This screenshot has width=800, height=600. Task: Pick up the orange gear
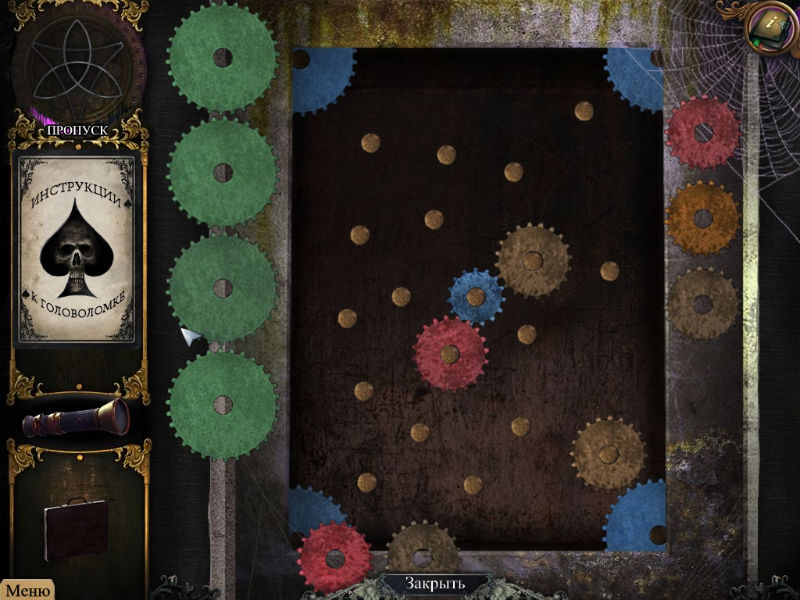[702, 218]
